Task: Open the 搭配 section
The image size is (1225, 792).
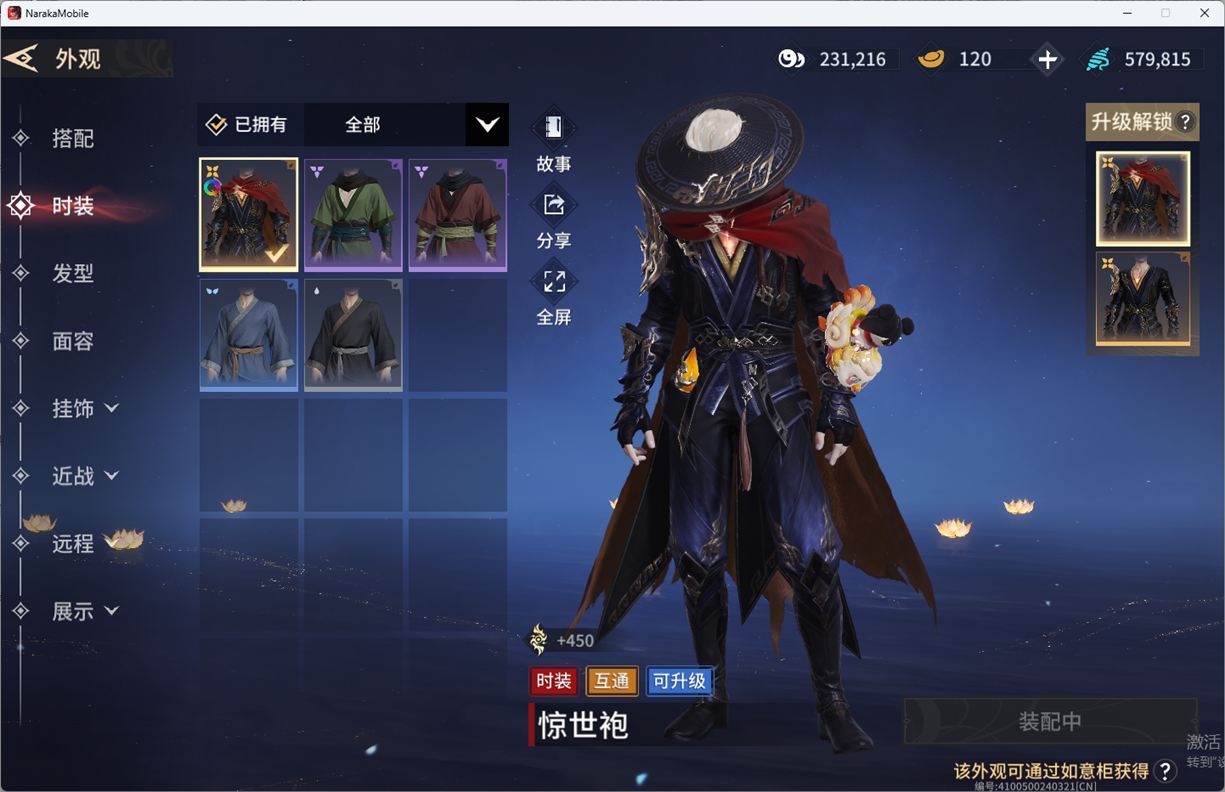Action: 73,138
